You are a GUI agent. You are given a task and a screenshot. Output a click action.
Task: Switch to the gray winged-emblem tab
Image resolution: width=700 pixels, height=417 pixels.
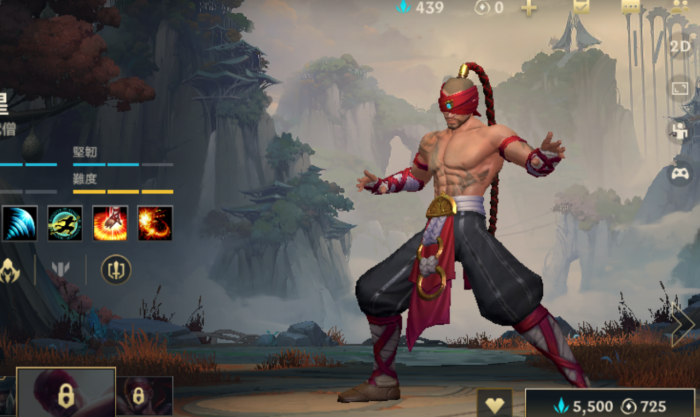pos(60,269)
